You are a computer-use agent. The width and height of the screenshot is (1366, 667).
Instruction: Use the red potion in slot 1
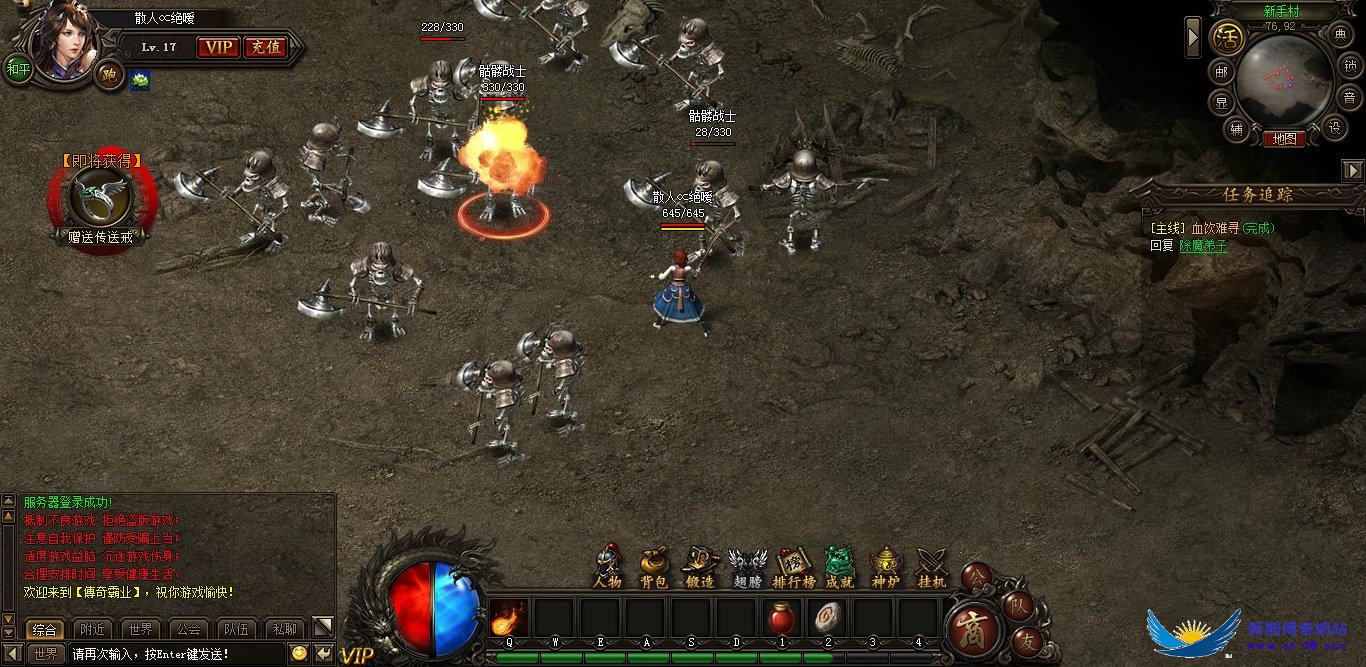pyautogui.click(x=781, y=619)
